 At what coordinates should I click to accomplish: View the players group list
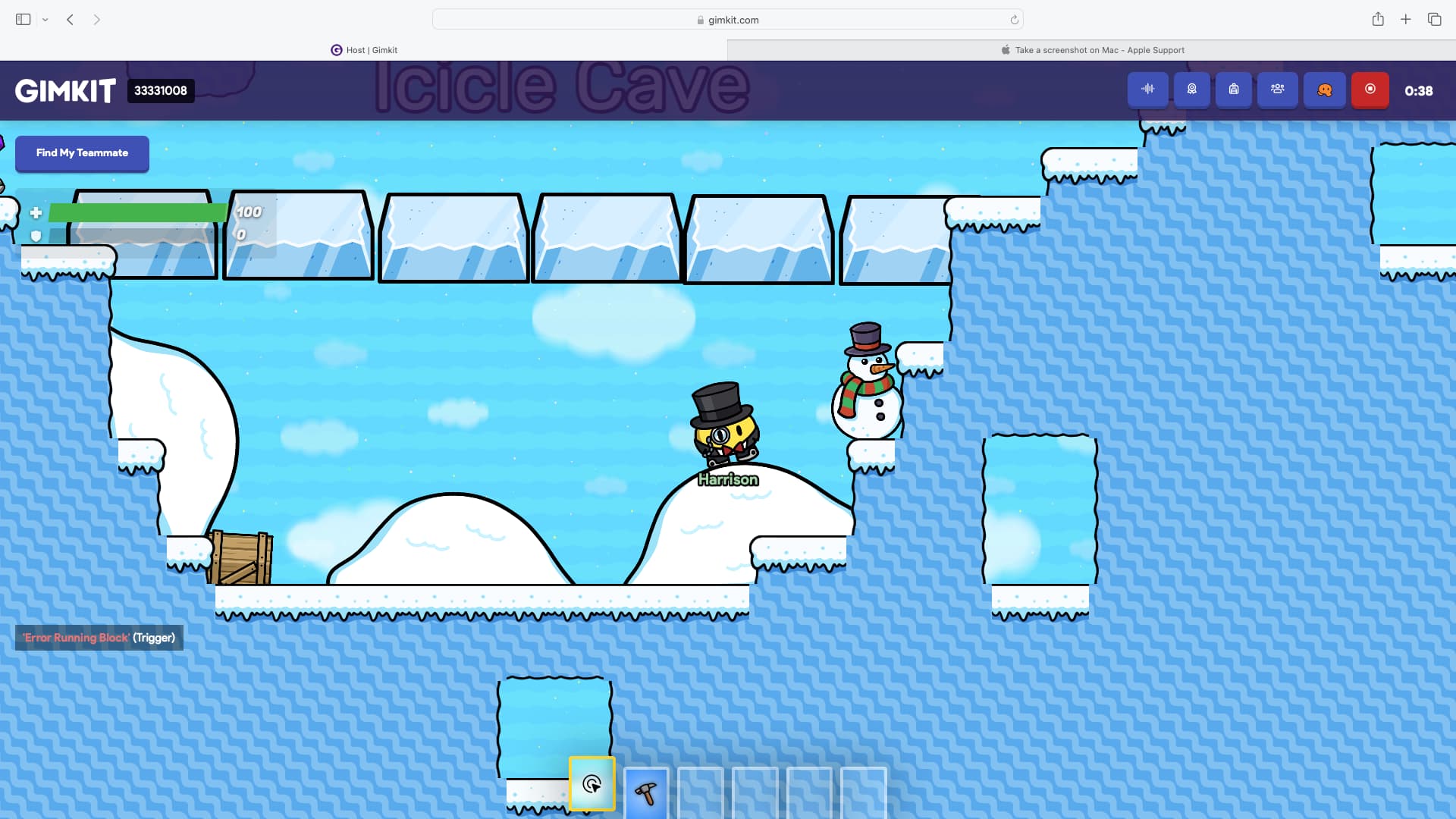(x=1278, y=89)
